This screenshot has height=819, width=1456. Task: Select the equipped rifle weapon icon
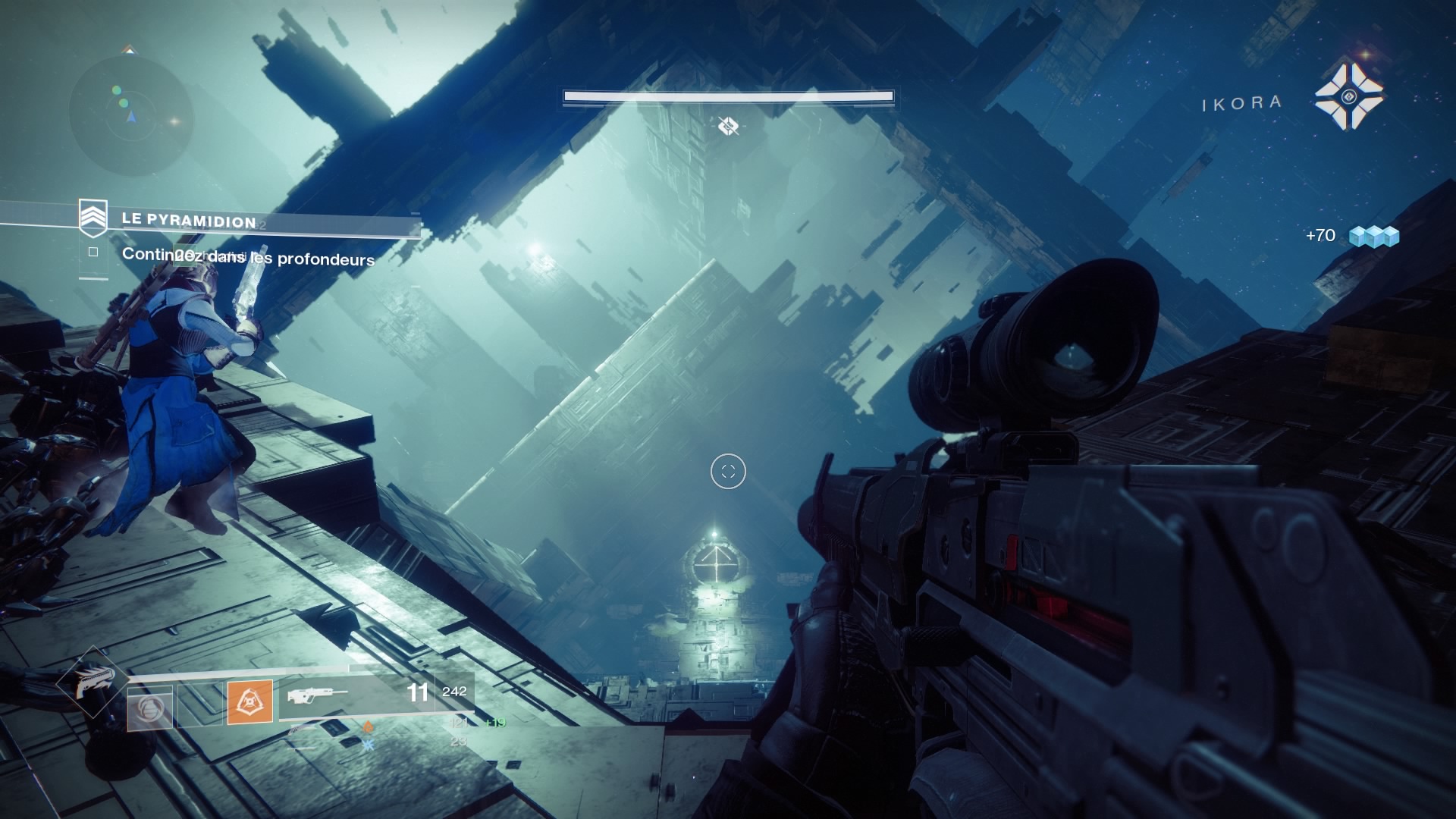(318, 695)
